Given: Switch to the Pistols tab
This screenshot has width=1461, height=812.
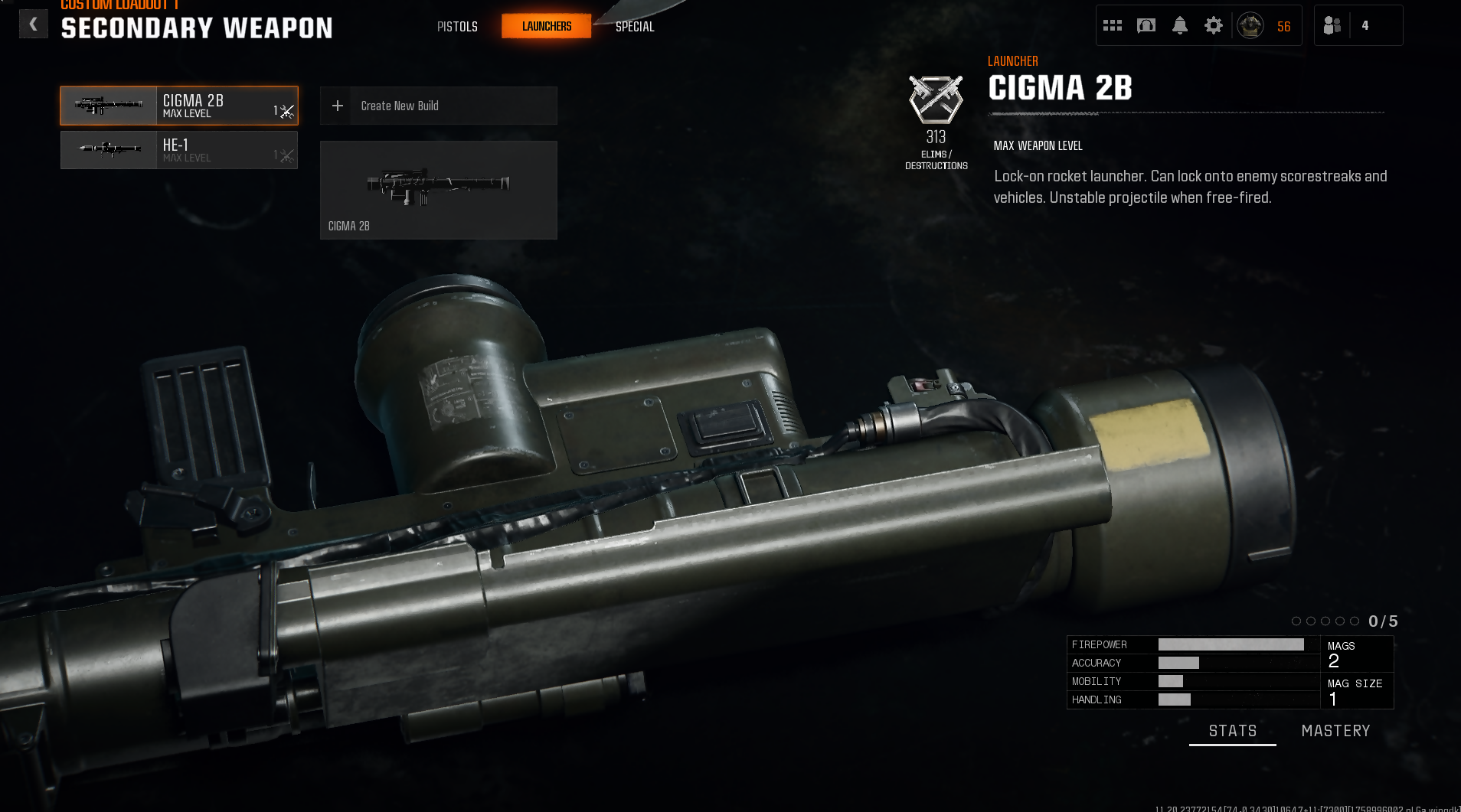Looking at the screenshot, I should (457, 27).
